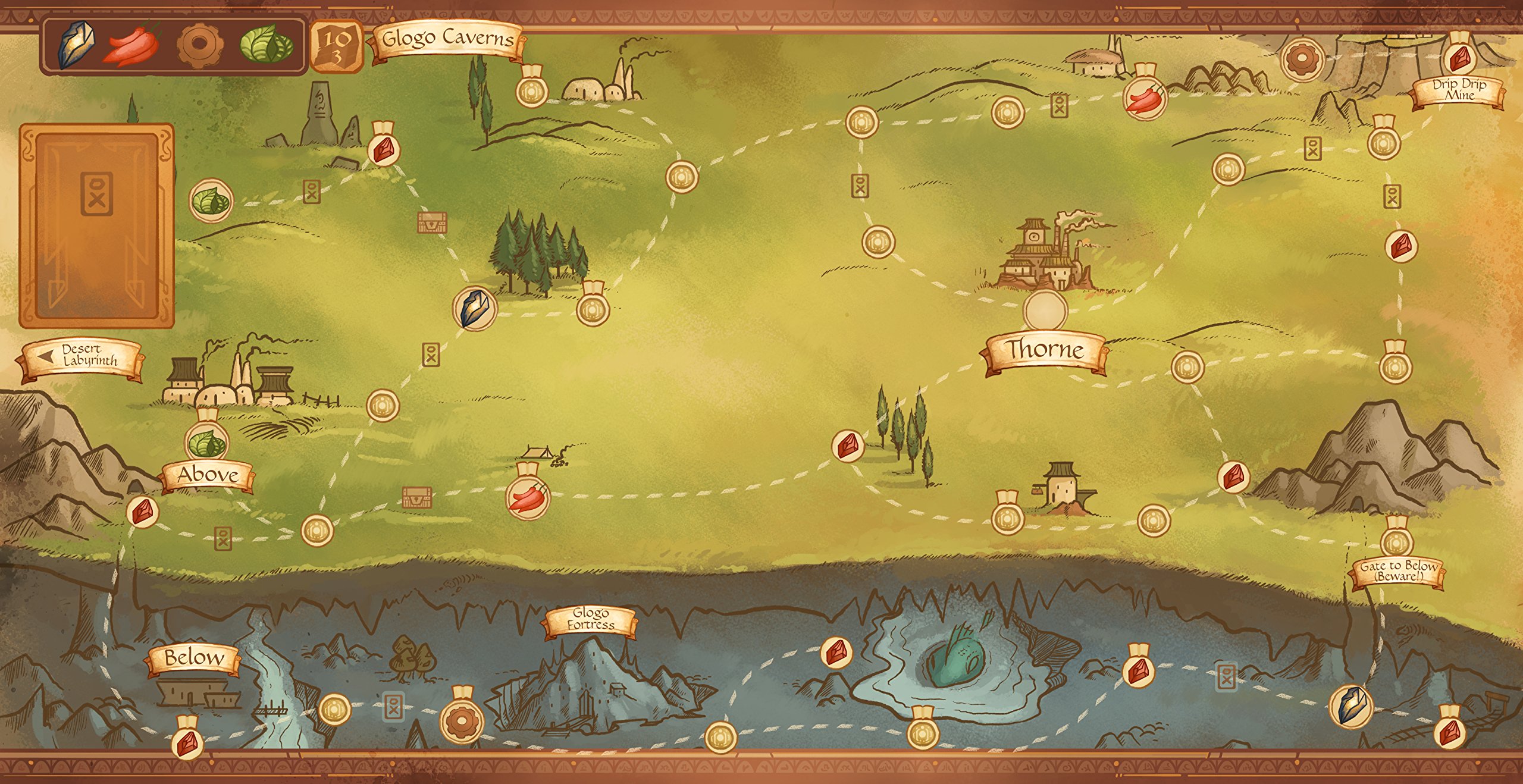Choose the Drip Drip Mine banner
This screenshot has height=784, width=1523.
pyautogui.click(x=1459, y=90)
